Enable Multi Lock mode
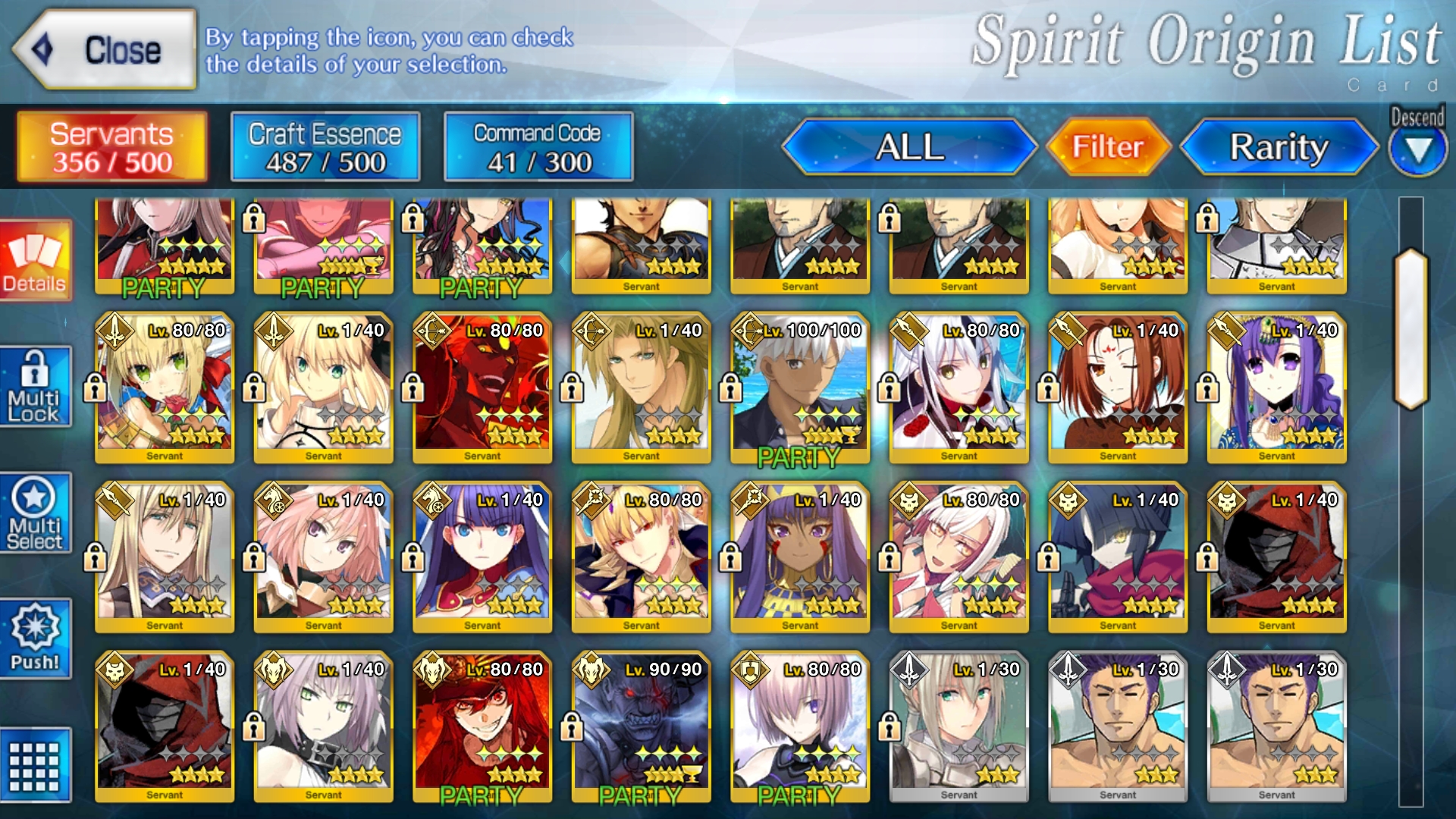 pos(35,387)
